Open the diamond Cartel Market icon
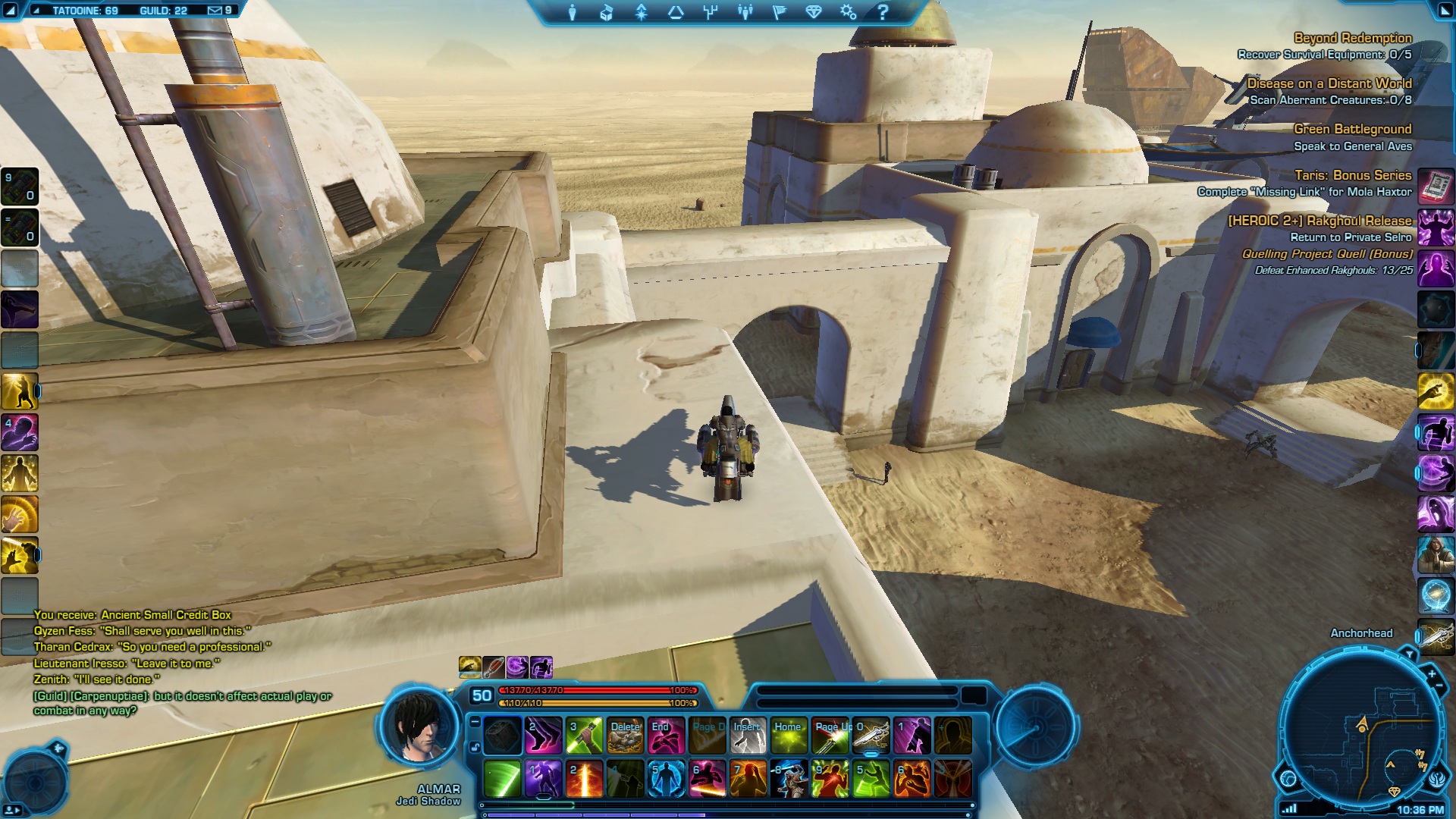This screenshot has width=1456, height=819. [x=814, y=12]
